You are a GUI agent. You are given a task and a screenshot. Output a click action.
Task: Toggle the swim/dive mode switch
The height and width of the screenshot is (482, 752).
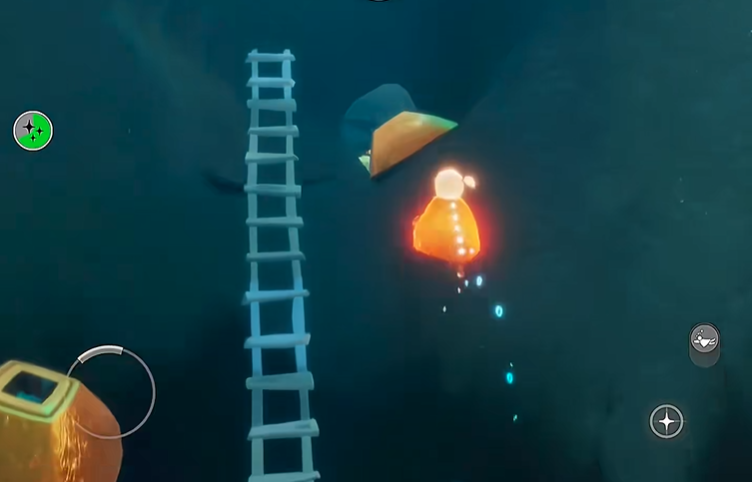point(704,343)
